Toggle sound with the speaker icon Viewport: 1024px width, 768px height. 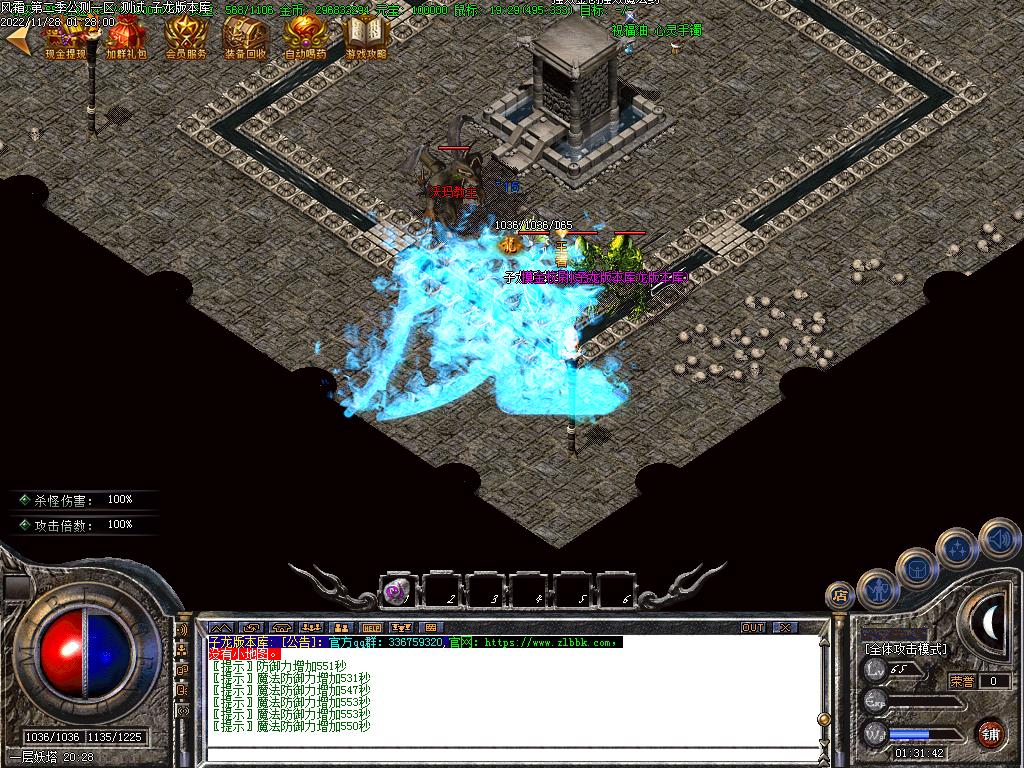pos(998,537)
